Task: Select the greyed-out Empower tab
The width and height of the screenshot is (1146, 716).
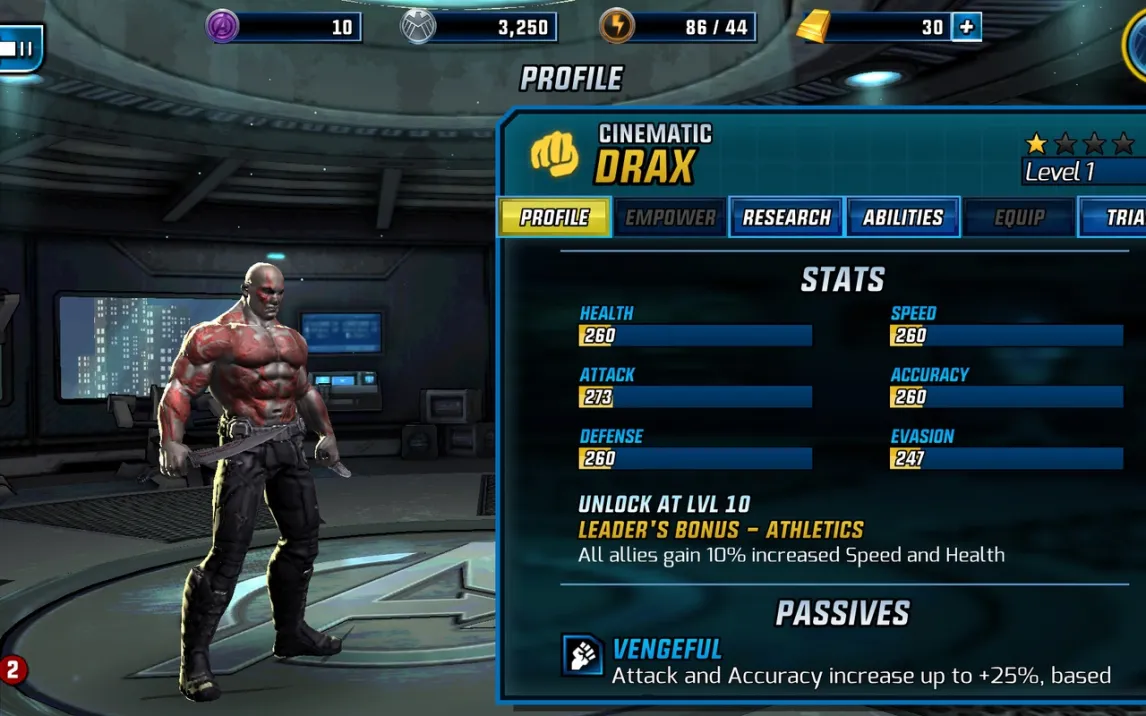Action: (670, 217)
